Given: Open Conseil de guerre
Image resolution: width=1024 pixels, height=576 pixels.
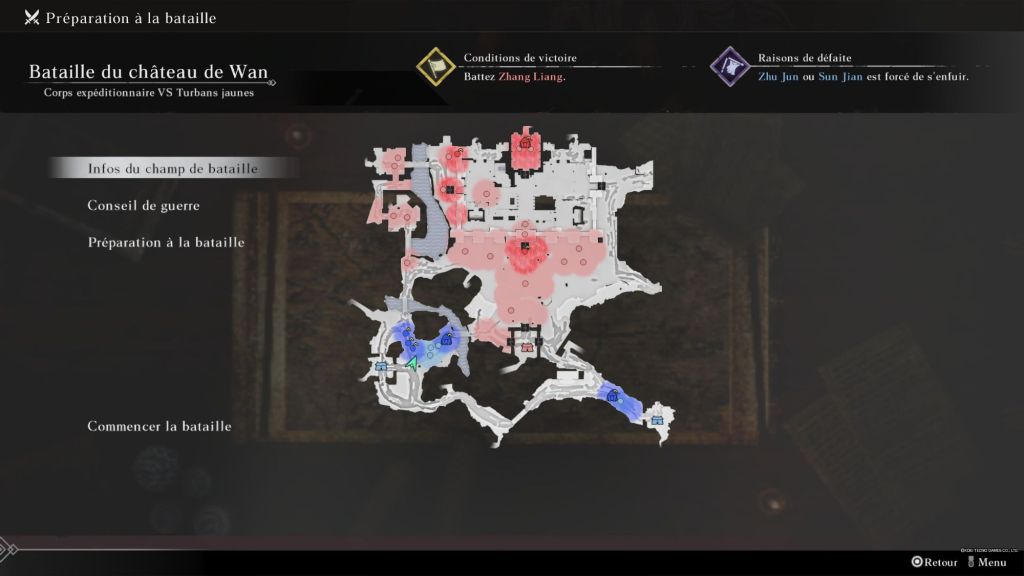Looking at the screenshot, I should [x=144, y=206].
